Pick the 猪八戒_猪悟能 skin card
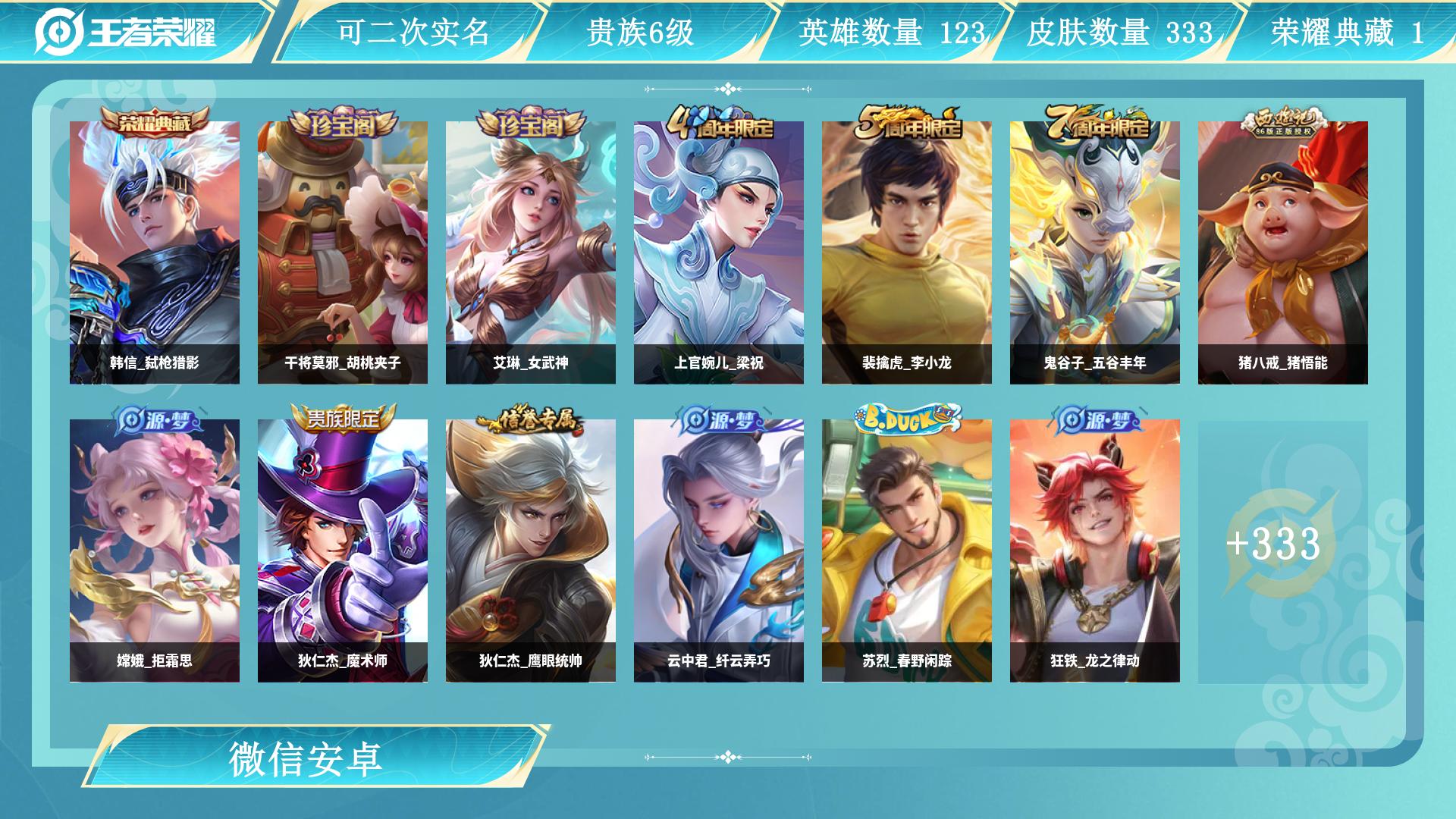This screenshot has width=1456, height=819. coord(1283,253)
